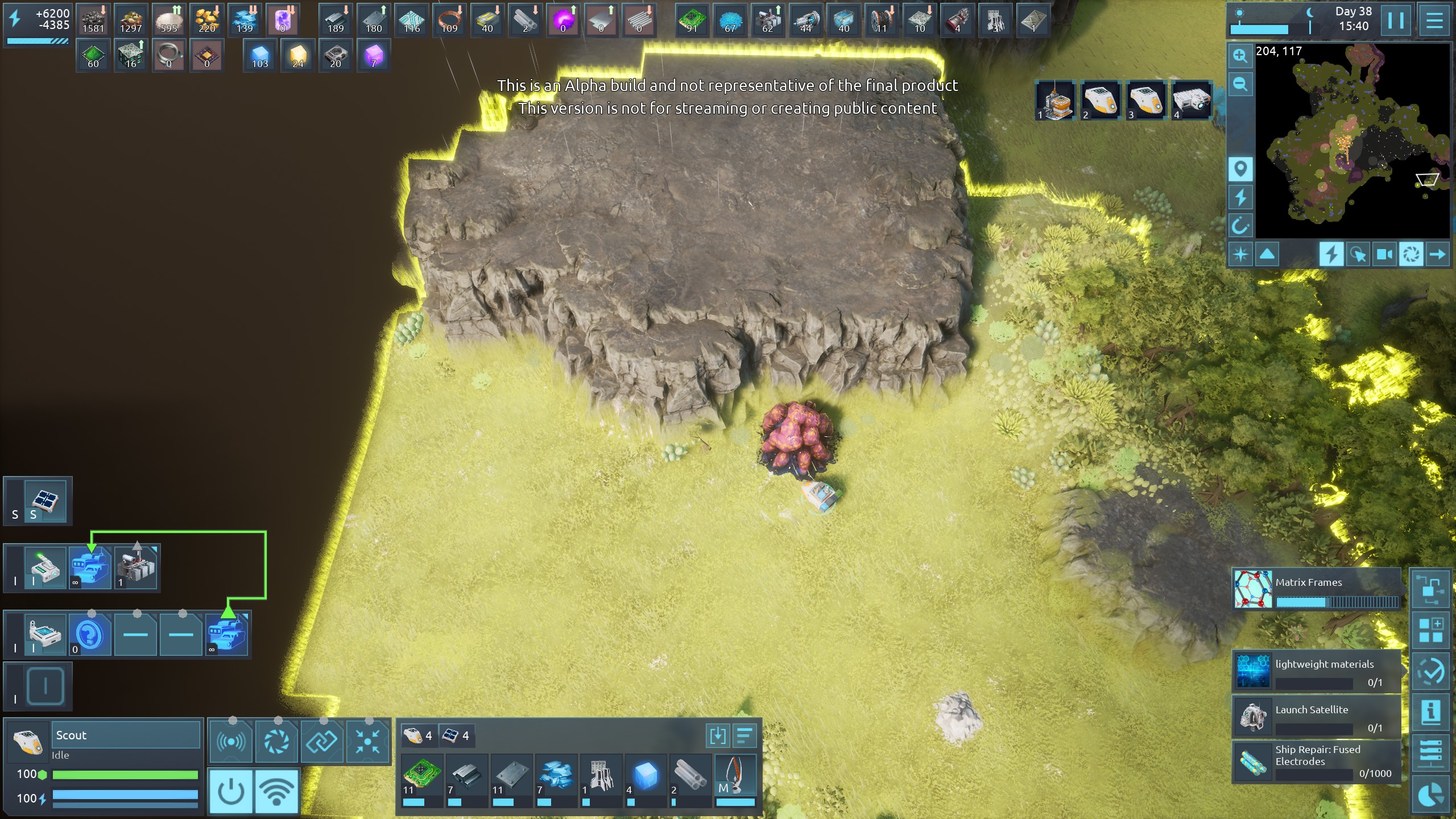Image resolution: width=1456 pixels, height=819 pixels.
Task: Select the camera-equipped unit in group 4
Action: pos(1192,101)
